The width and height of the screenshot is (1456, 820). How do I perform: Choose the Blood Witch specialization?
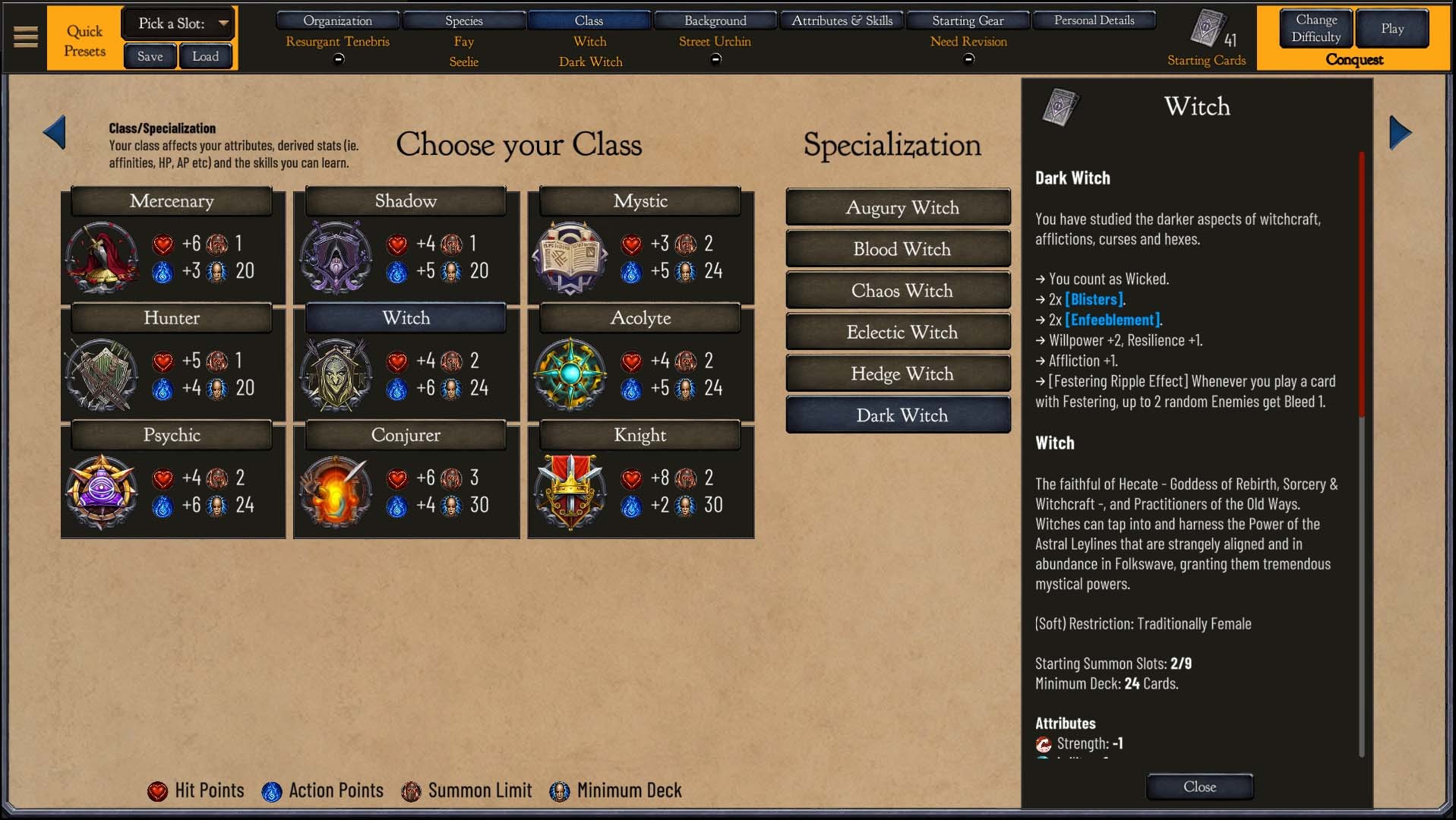click(x=901, y=249)
